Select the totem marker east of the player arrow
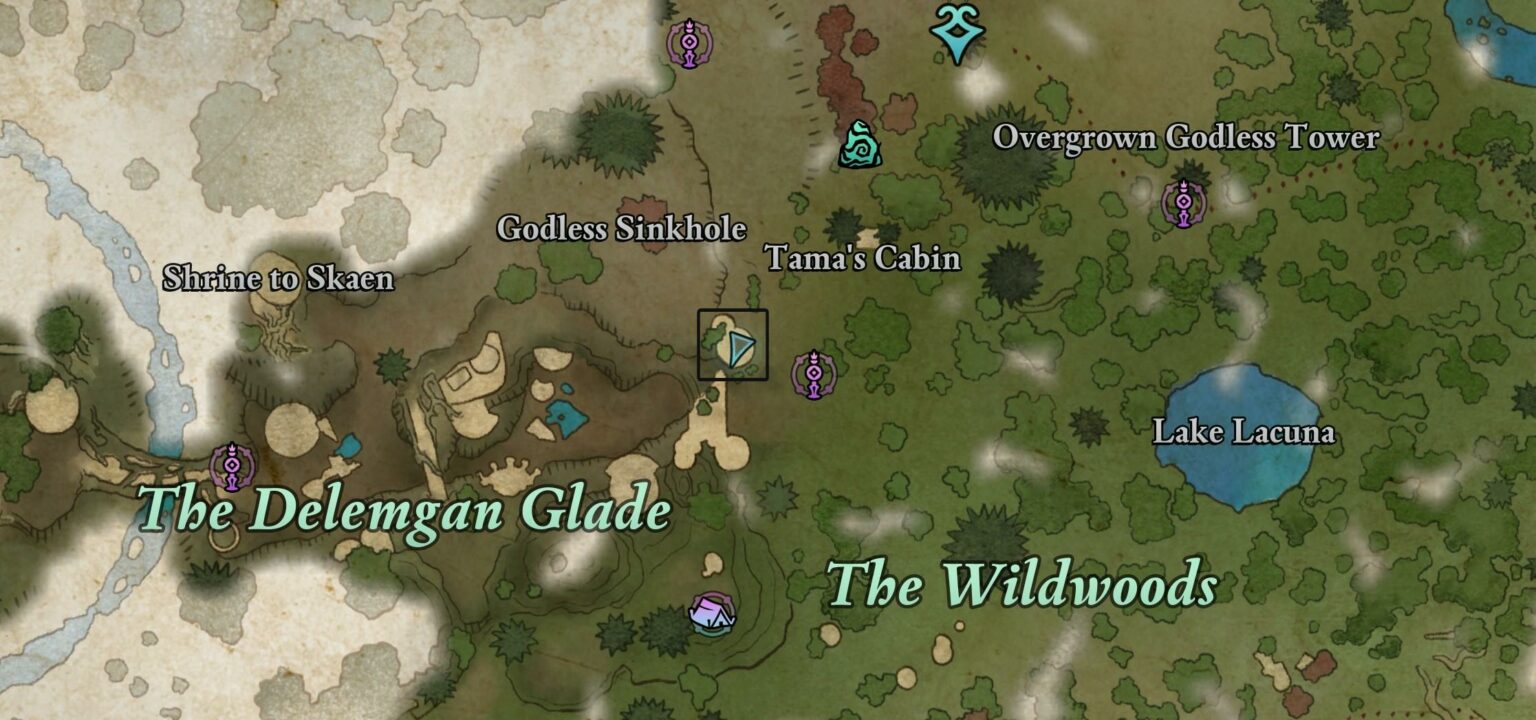Screen dimensions: 1536x720 [x=817, y=375]
